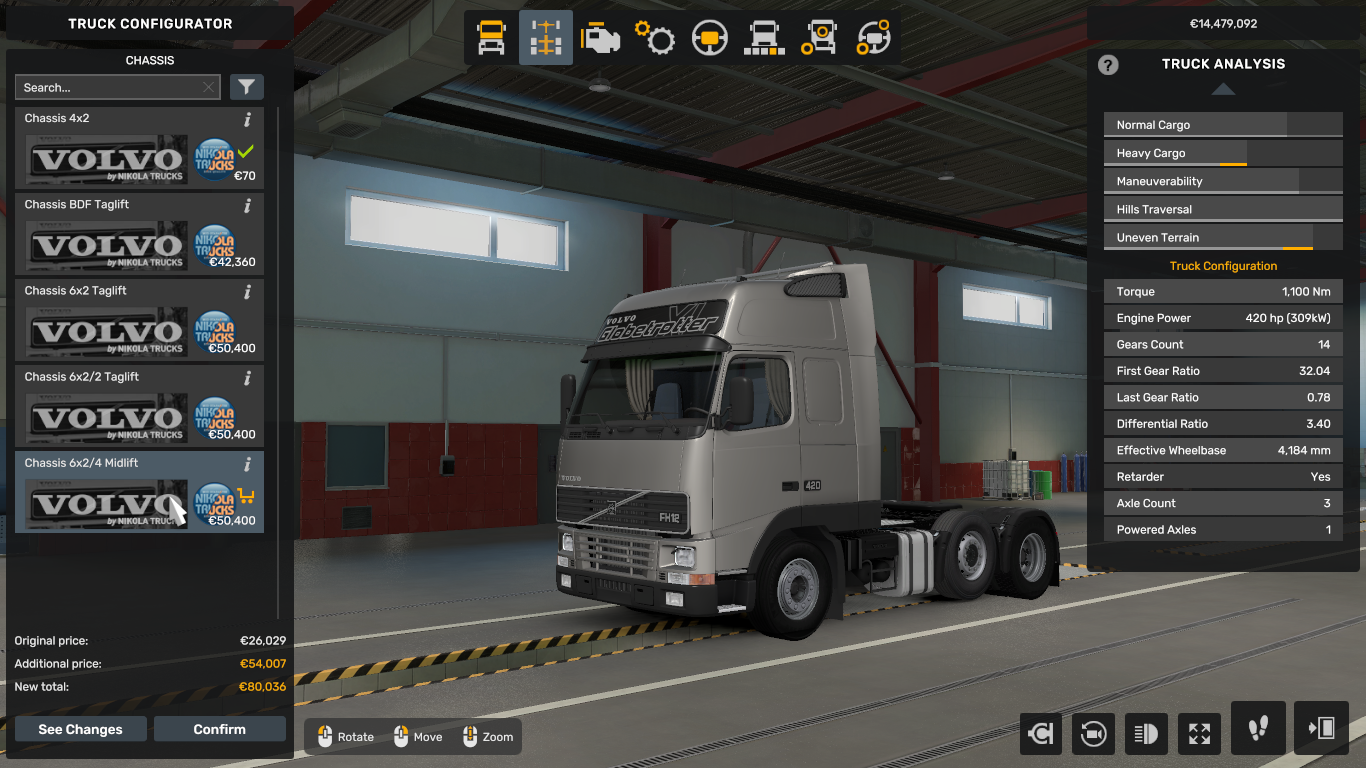Viewport: 1366px width, 768px height.
Task: Select the Chassis 6x2/2 Taglift entry
Action: tap(139, 407)
